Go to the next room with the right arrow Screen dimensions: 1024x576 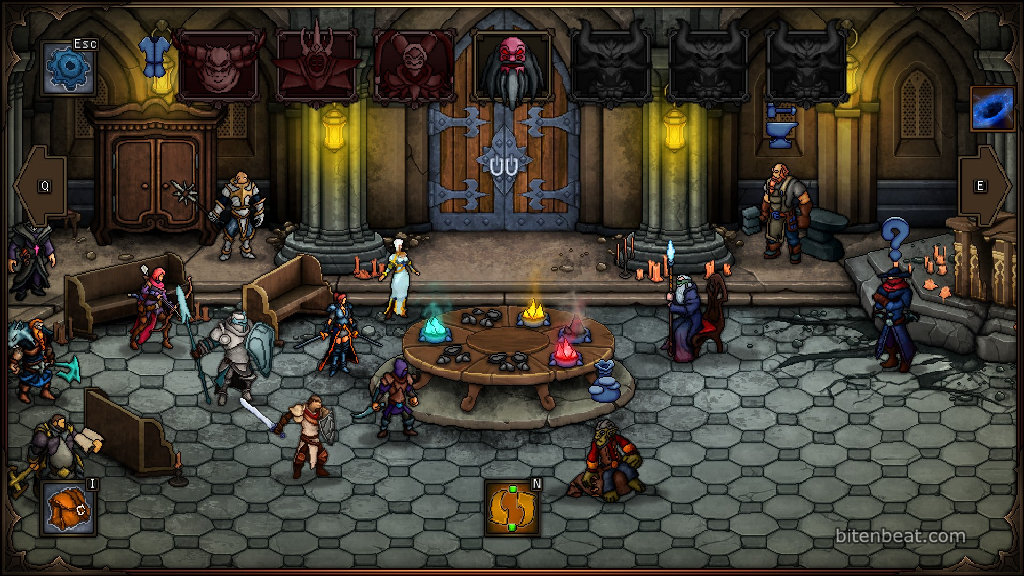[x=984, y=186]
